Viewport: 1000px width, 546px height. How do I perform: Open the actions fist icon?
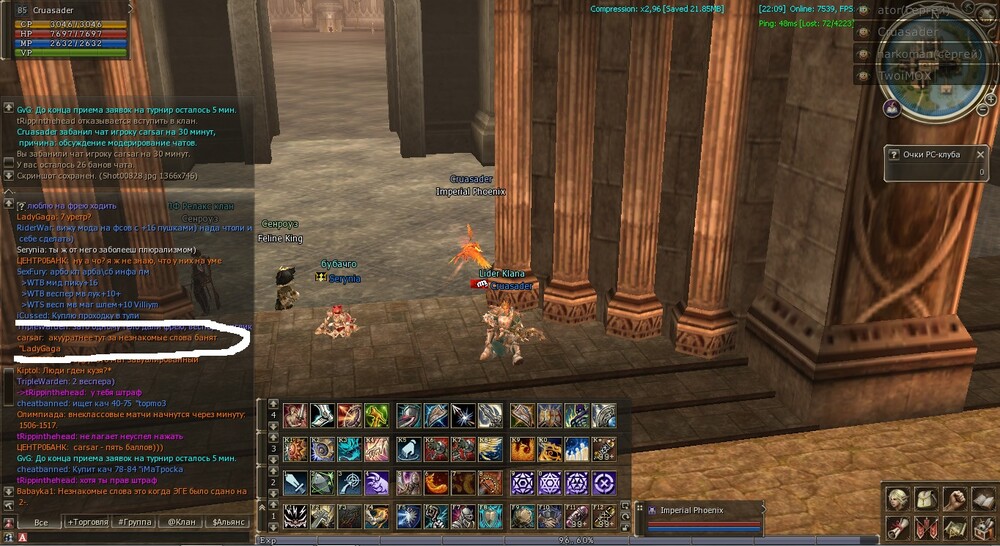pos(955,499)
